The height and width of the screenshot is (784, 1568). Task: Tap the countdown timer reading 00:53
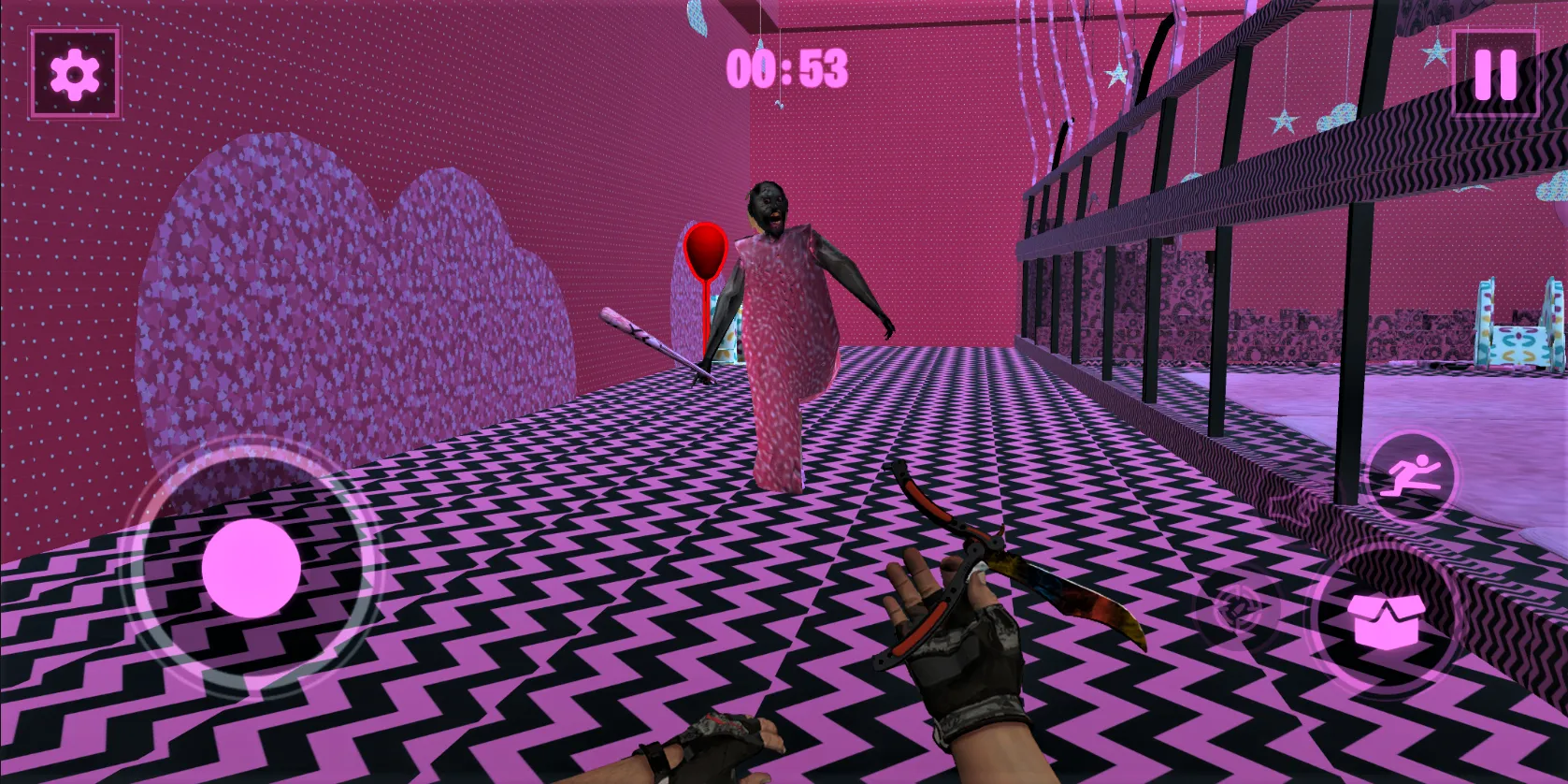(790, 67)
